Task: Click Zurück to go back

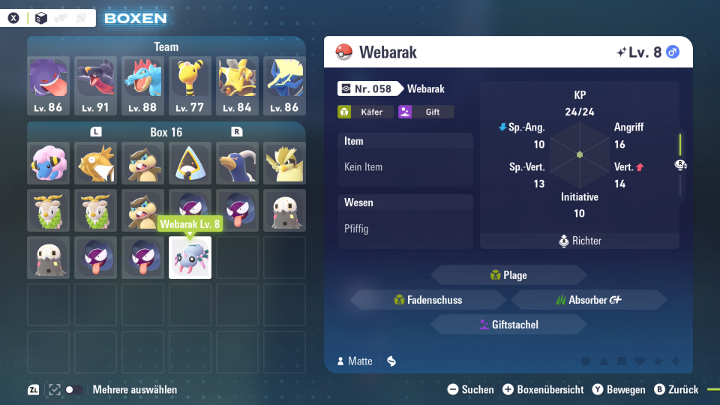Action: (x=676, y=389)
